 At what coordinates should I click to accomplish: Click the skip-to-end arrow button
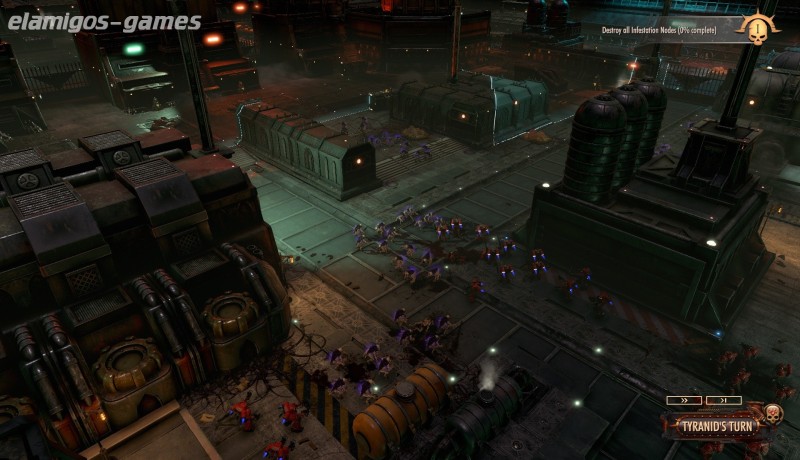tap(723, 400)
